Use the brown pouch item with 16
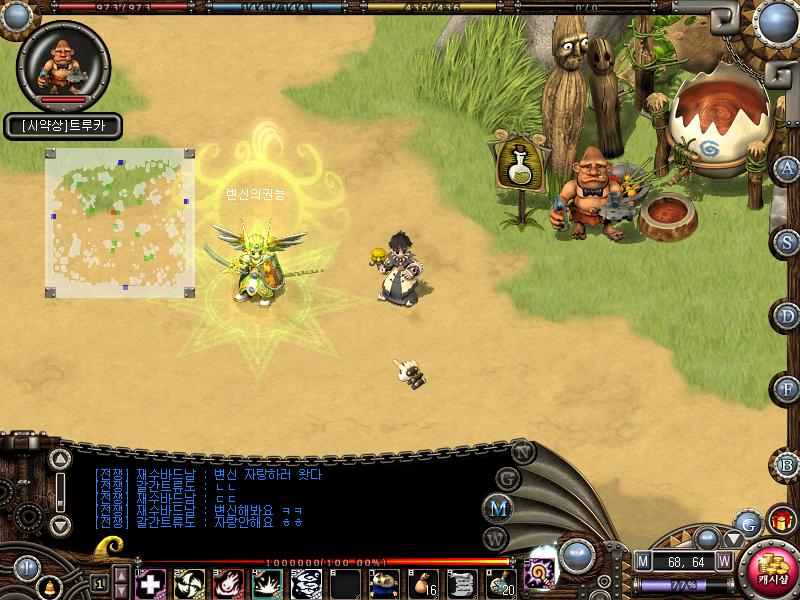800x600 pixels. pyautogui.click(x=423, y=582)
